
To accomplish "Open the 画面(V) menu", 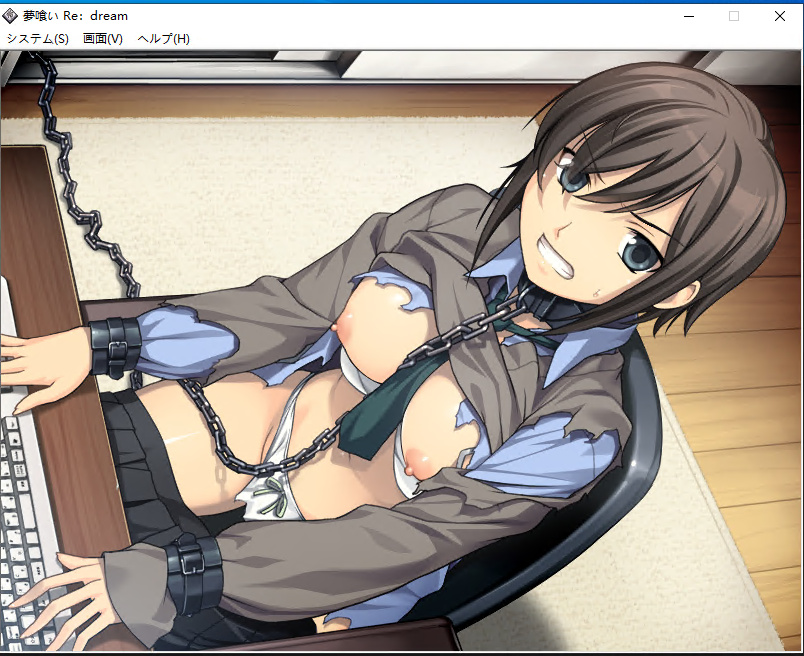I will [103, 39].
